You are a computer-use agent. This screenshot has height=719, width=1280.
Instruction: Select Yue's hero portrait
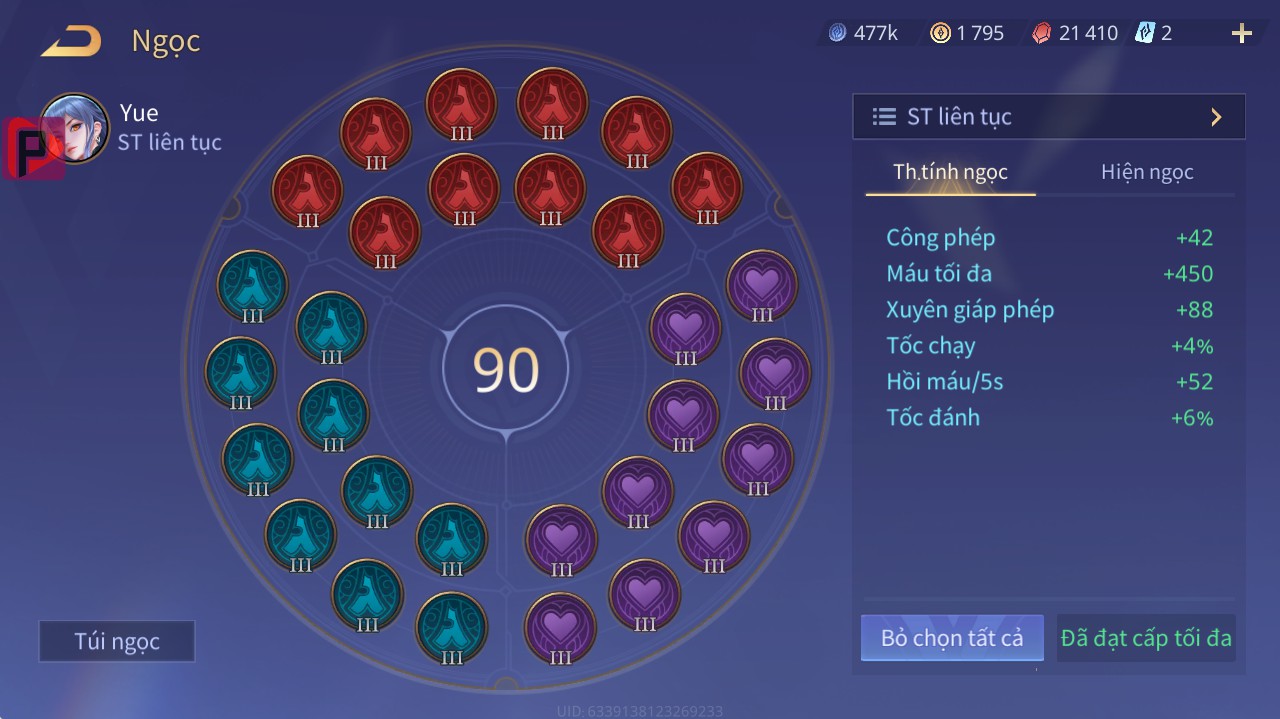click(x=74, y=129)
